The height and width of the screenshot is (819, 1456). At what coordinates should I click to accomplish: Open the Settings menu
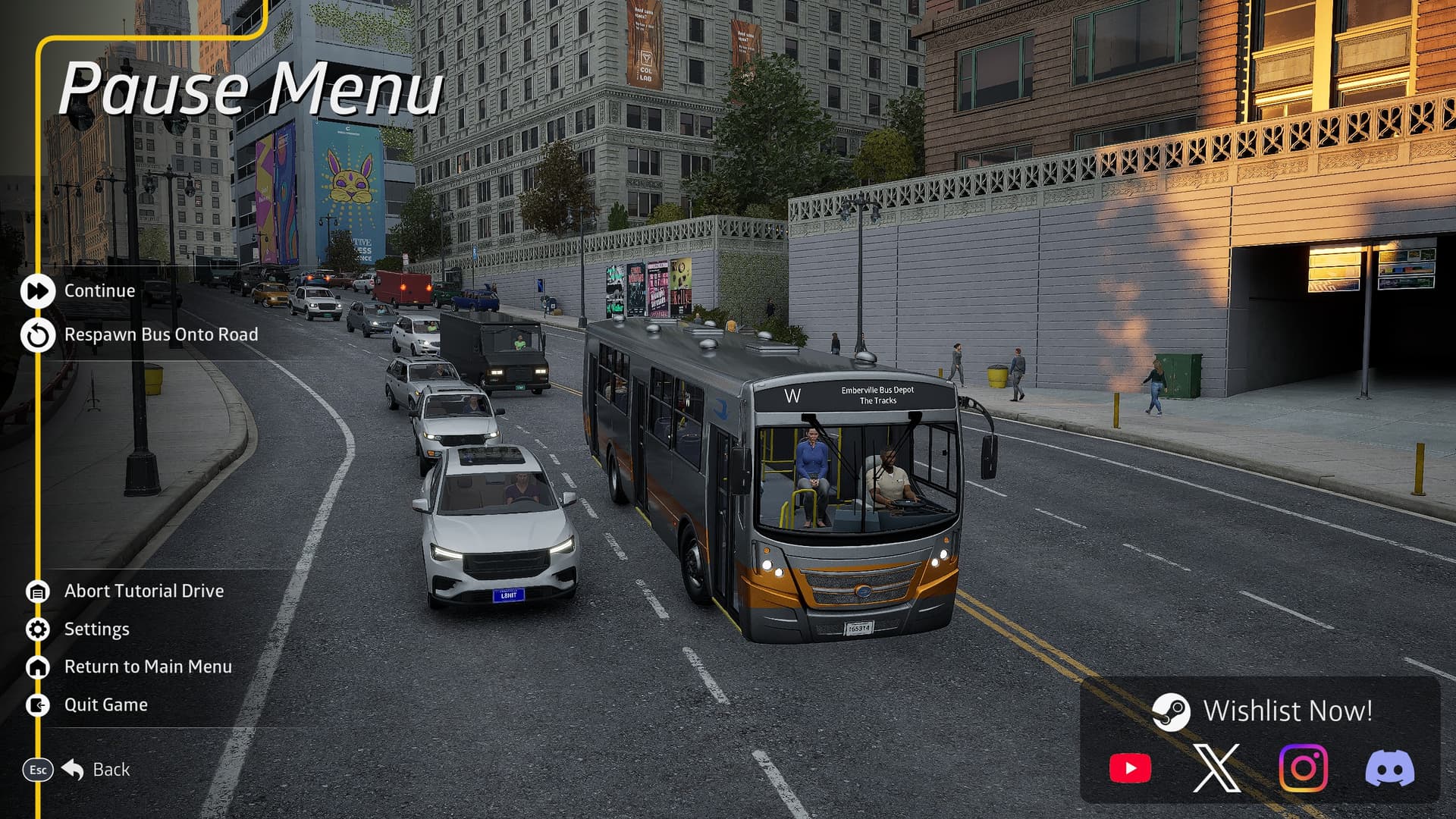click(x=96, y=629)
